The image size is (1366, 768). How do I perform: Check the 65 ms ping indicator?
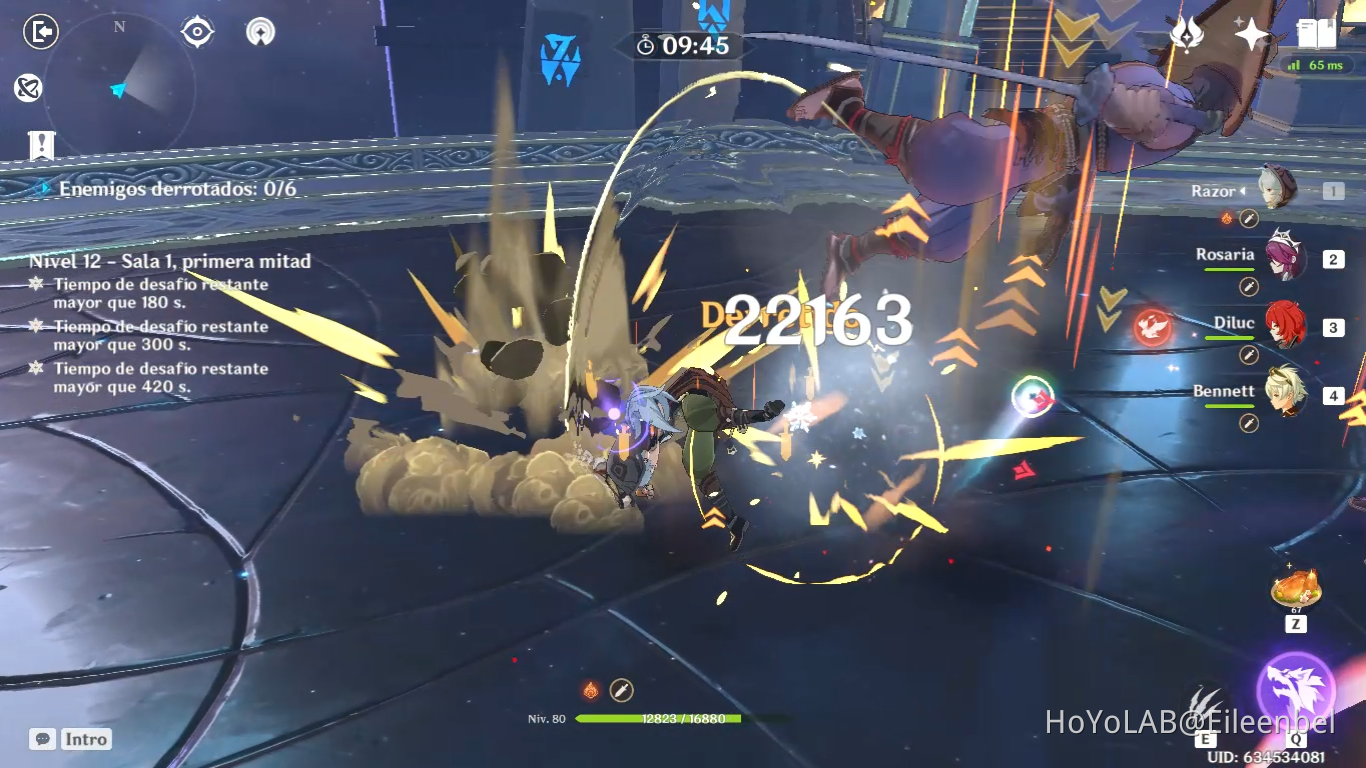click(x=1318, y=64)
